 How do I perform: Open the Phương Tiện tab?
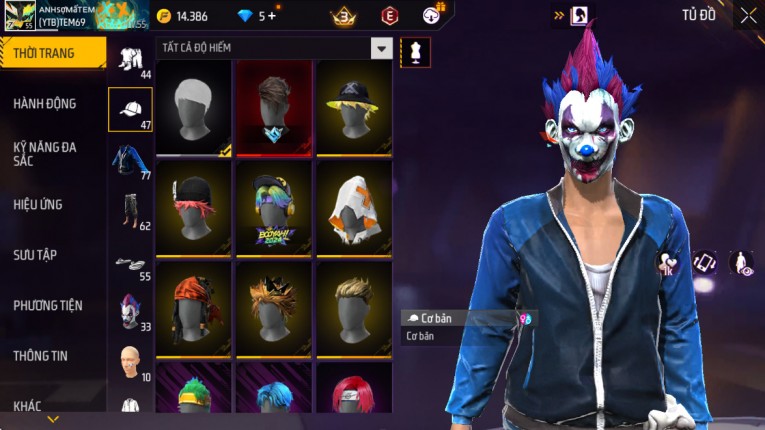click(x=48, y=305)
